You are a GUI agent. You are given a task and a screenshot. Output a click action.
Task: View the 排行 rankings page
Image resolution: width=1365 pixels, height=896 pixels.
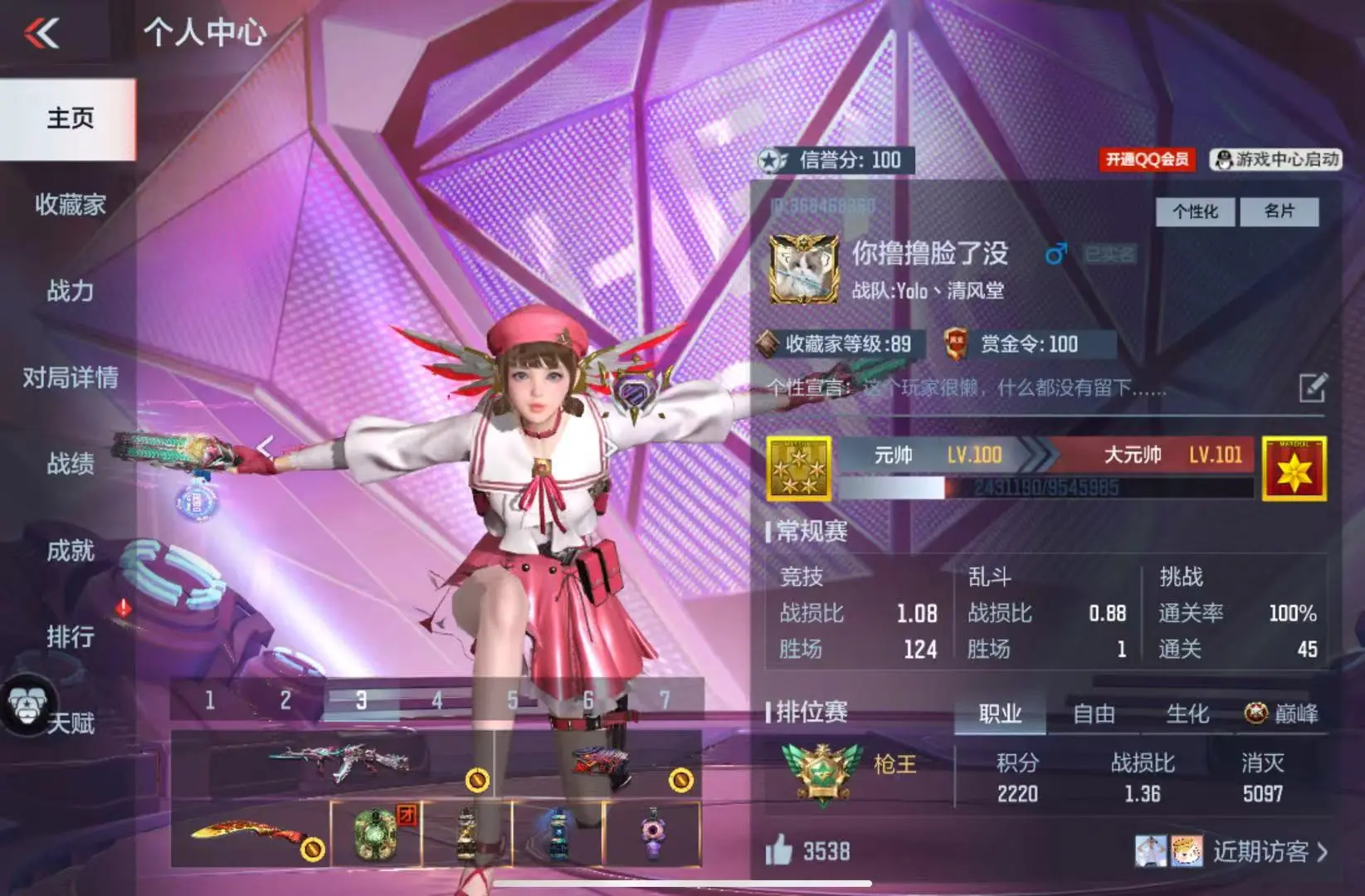pyautogui.click(x=70, y=636)
